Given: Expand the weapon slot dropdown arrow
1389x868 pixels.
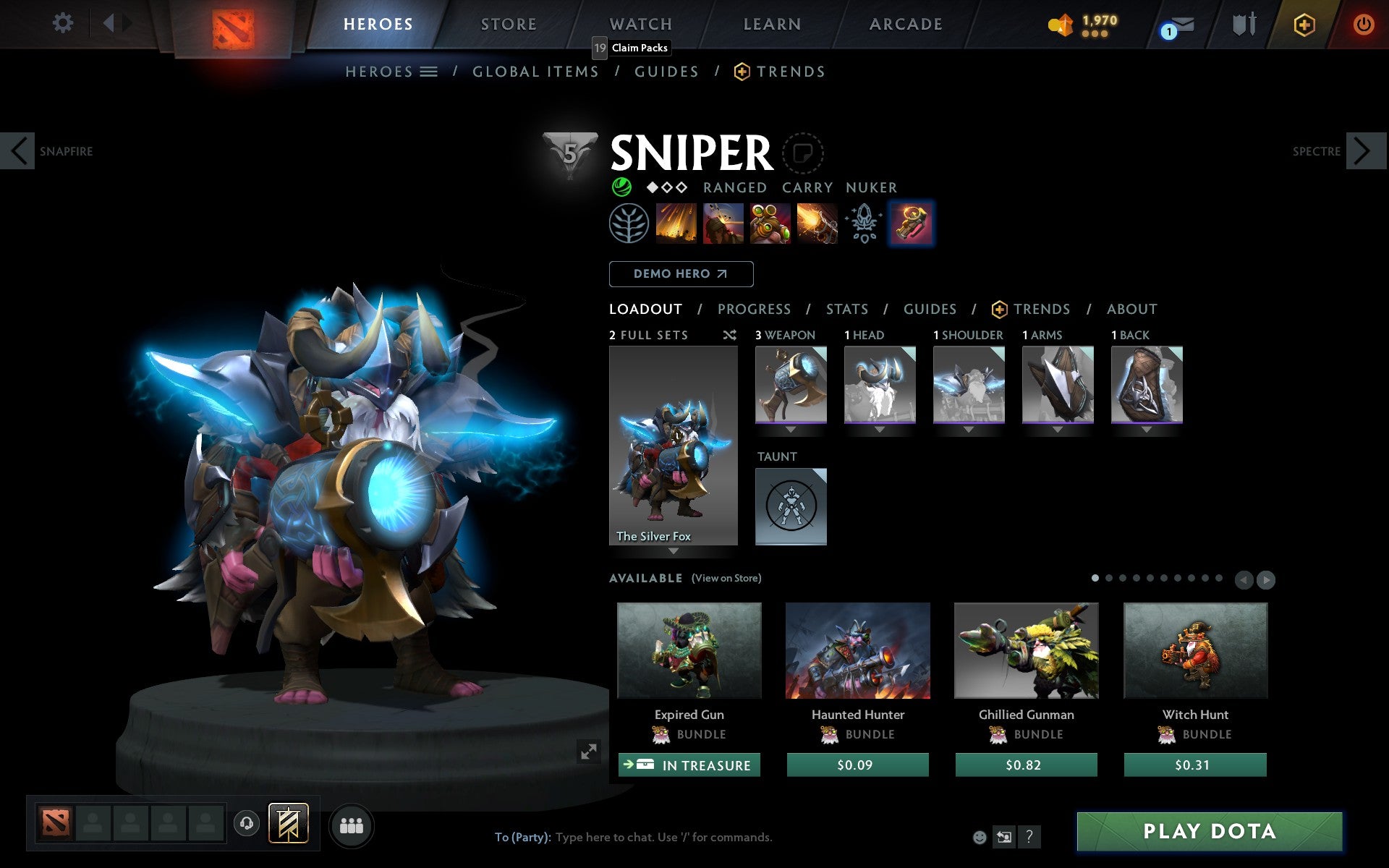Looking at the screenshot, I should 791,428.
